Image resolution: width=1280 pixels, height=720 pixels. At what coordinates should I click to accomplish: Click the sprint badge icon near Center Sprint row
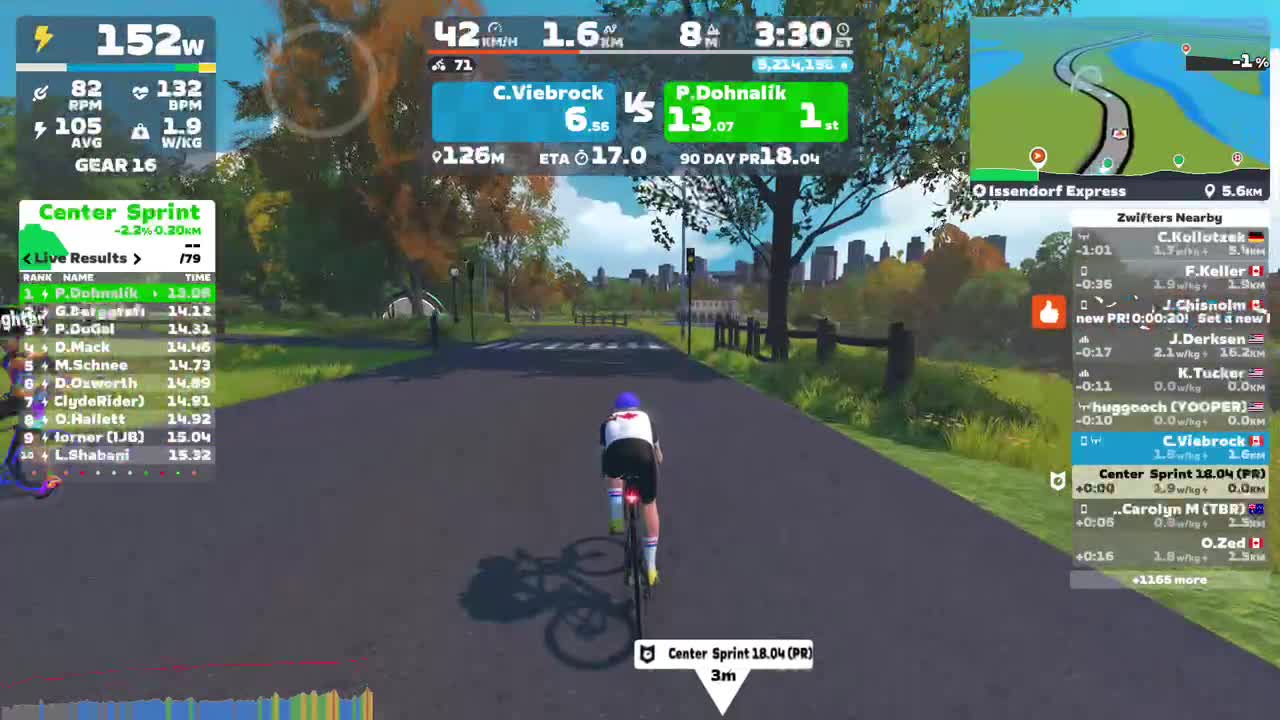pyautogui.click(x=1058, y=481)
